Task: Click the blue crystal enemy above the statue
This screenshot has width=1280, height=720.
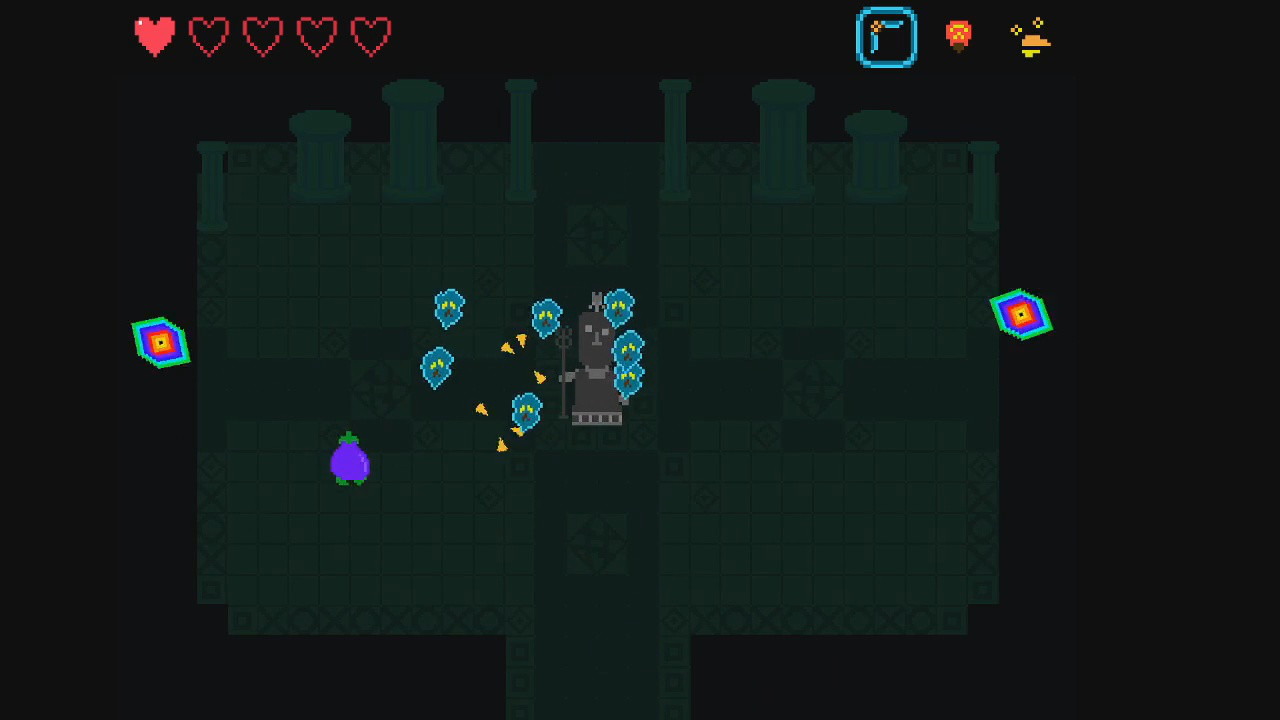Action: point(617,307)
